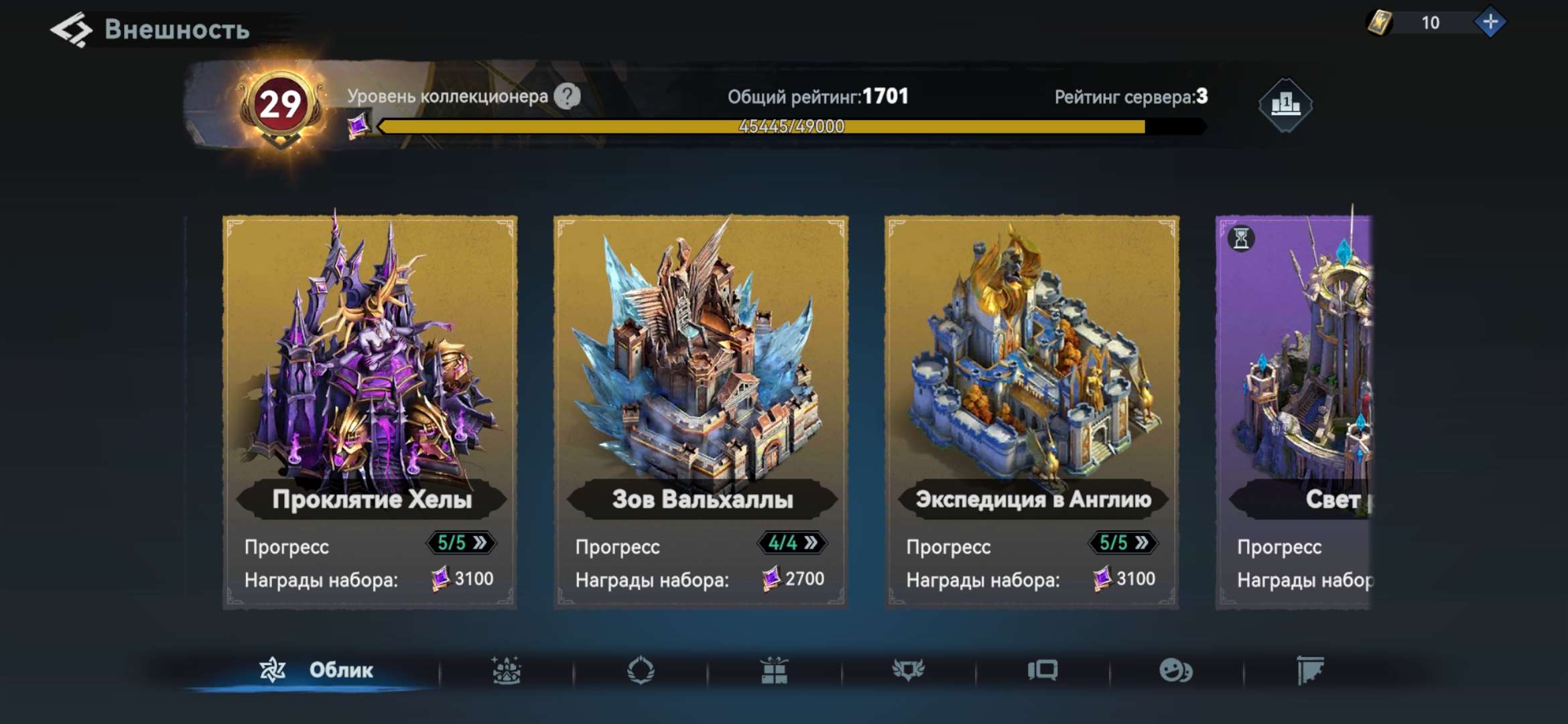This screenshot has width=1568, height=724.
Task: Expand the 5/5 progress on Проклятие Хелы
Action: tap(461, 542)
